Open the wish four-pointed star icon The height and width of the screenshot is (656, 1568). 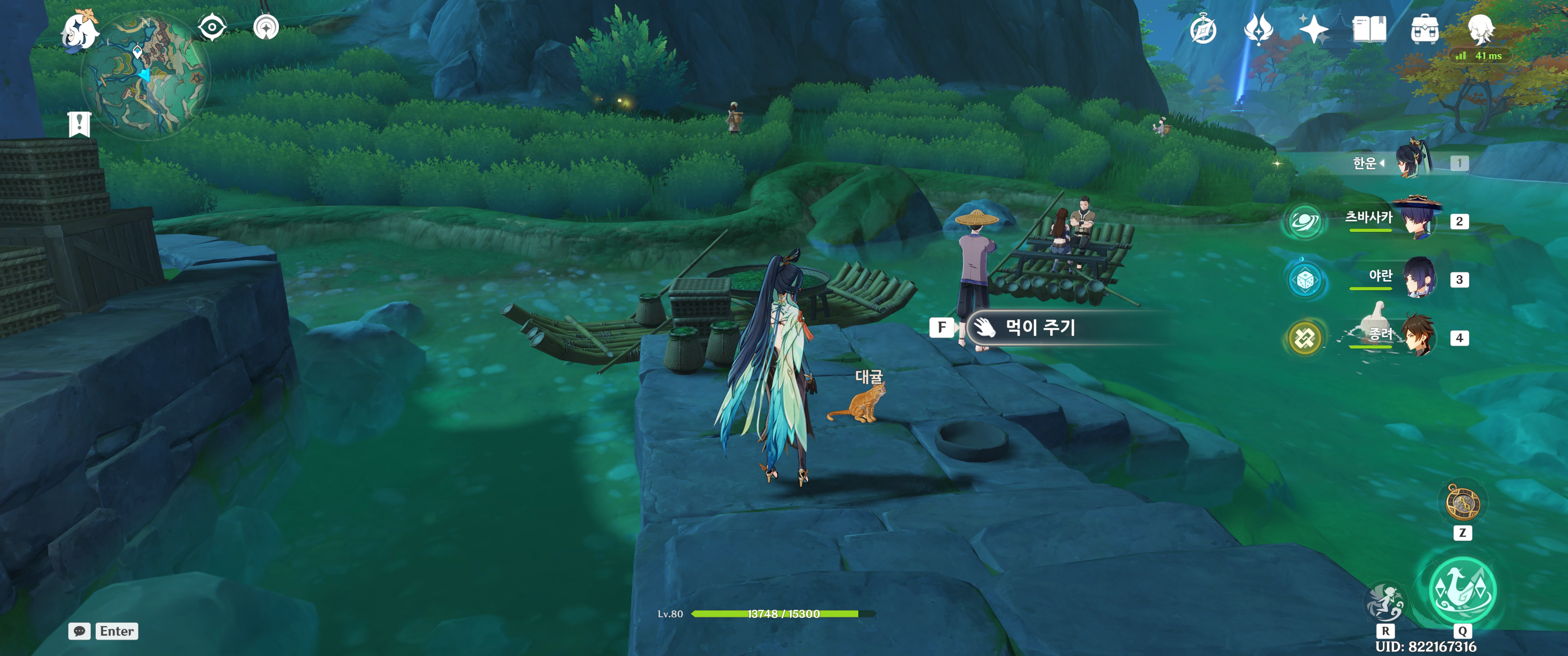point(1313,29)
